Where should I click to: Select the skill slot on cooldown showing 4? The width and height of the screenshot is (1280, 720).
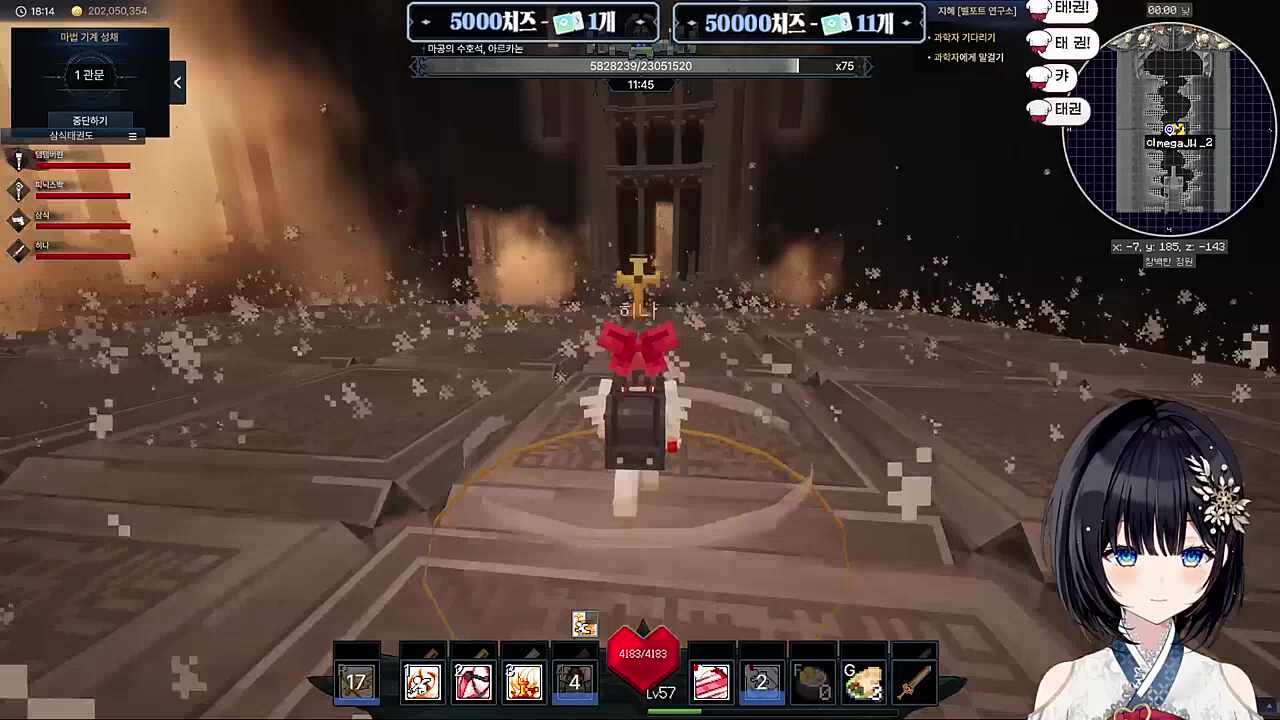tap(574, 682)
